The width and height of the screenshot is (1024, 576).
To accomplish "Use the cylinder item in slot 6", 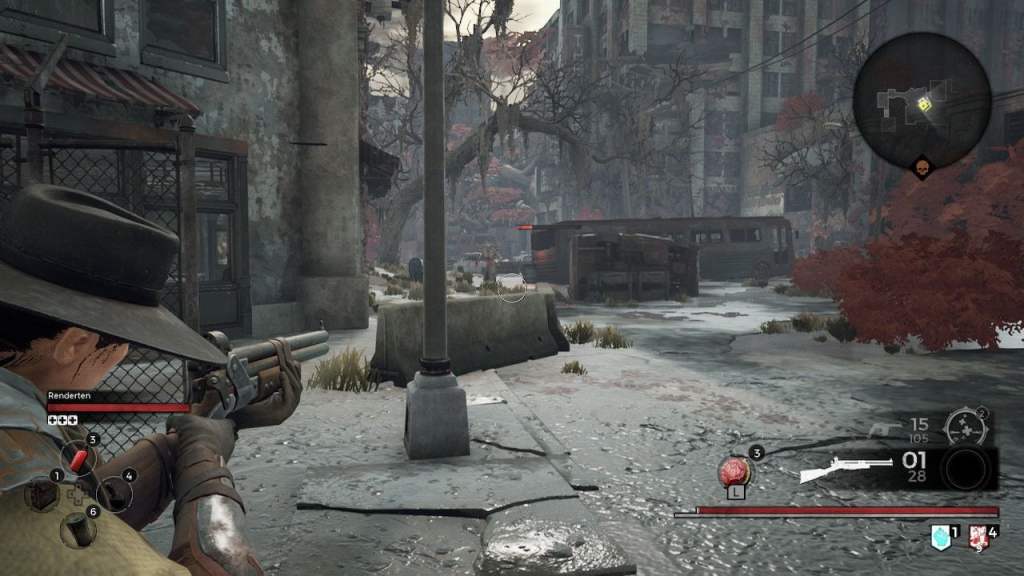I will click(x=78, y=529).
